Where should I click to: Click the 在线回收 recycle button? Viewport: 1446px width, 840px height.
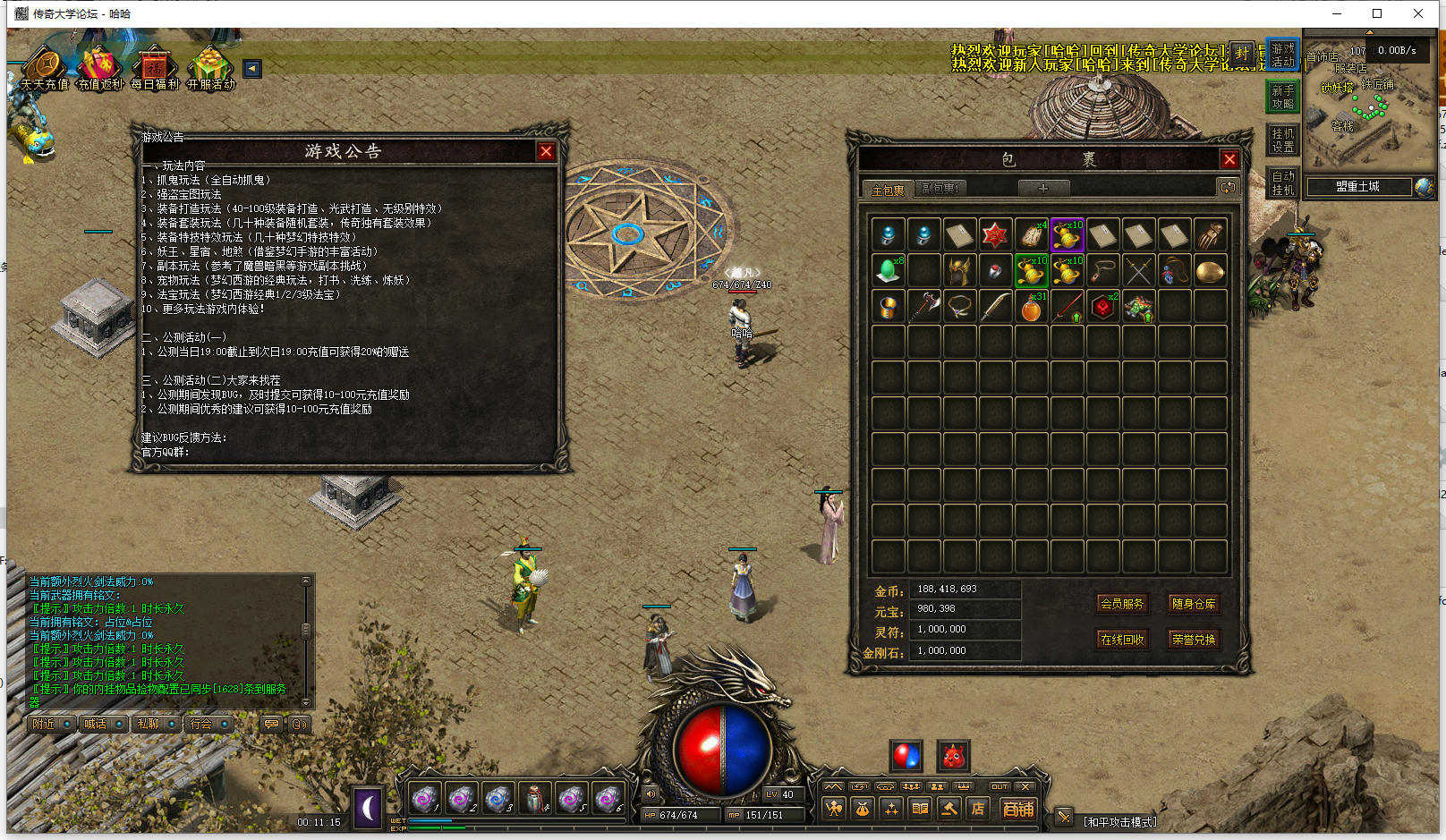pos(1122,640)
